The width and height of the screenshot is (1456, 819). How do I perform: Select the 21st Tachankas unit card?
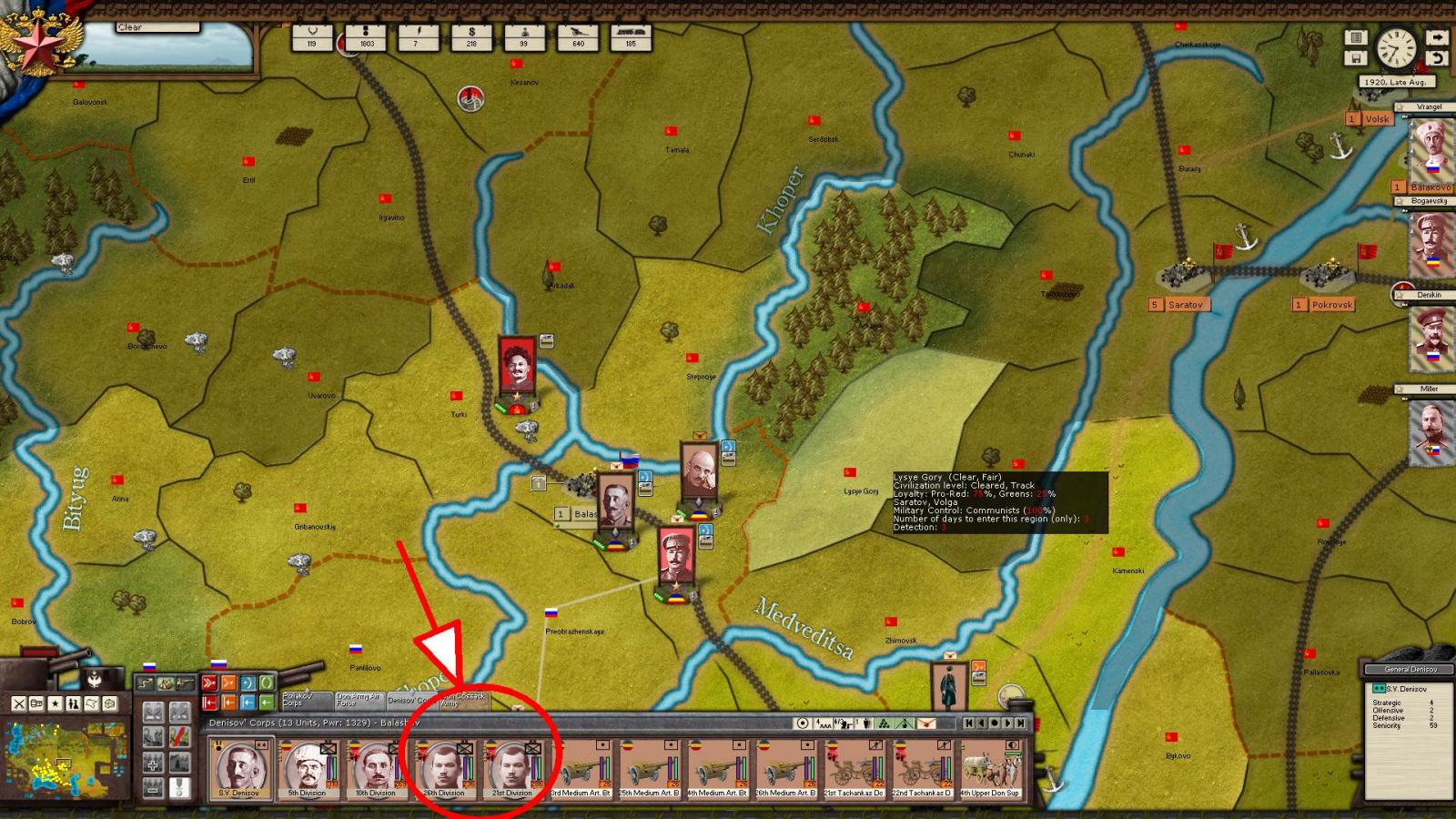(x=854, y=770)
